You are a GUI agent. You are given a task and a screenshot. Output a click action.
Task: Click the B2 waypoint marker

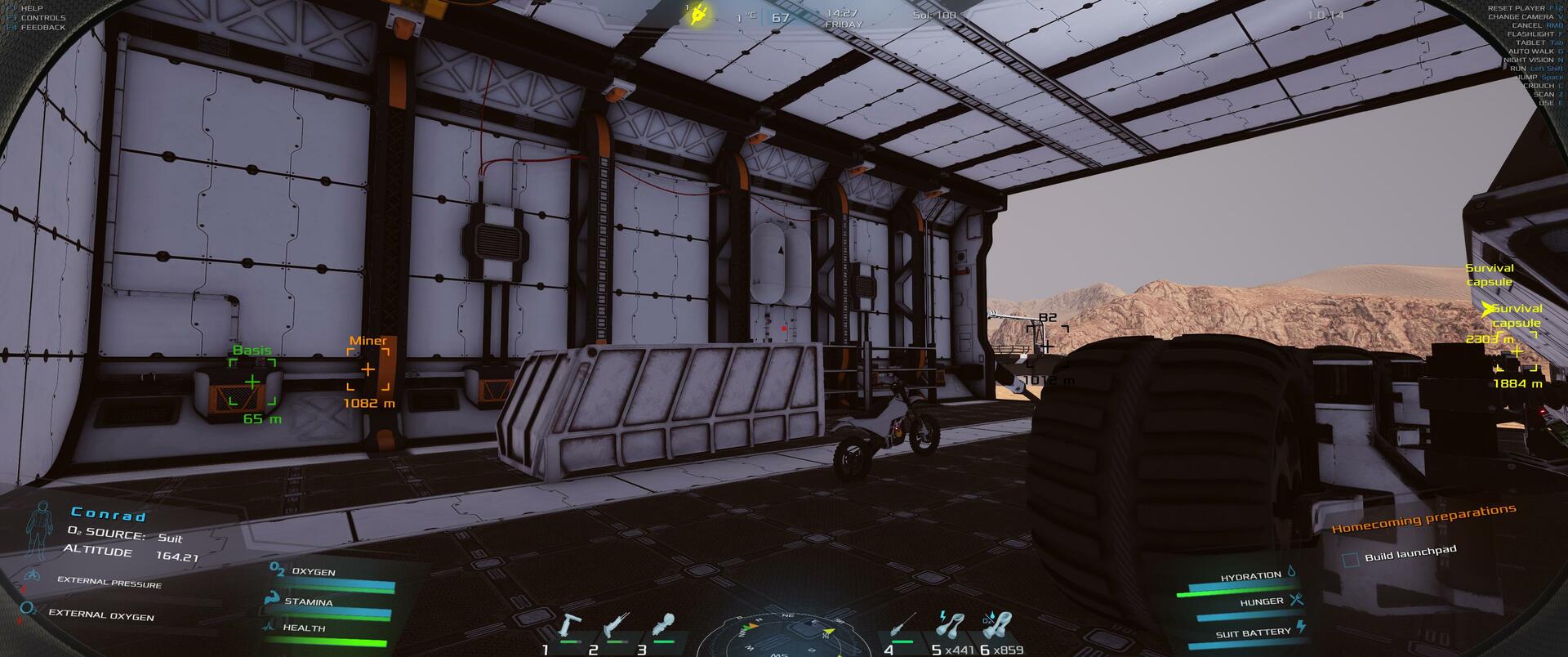tap(1046, 346)
